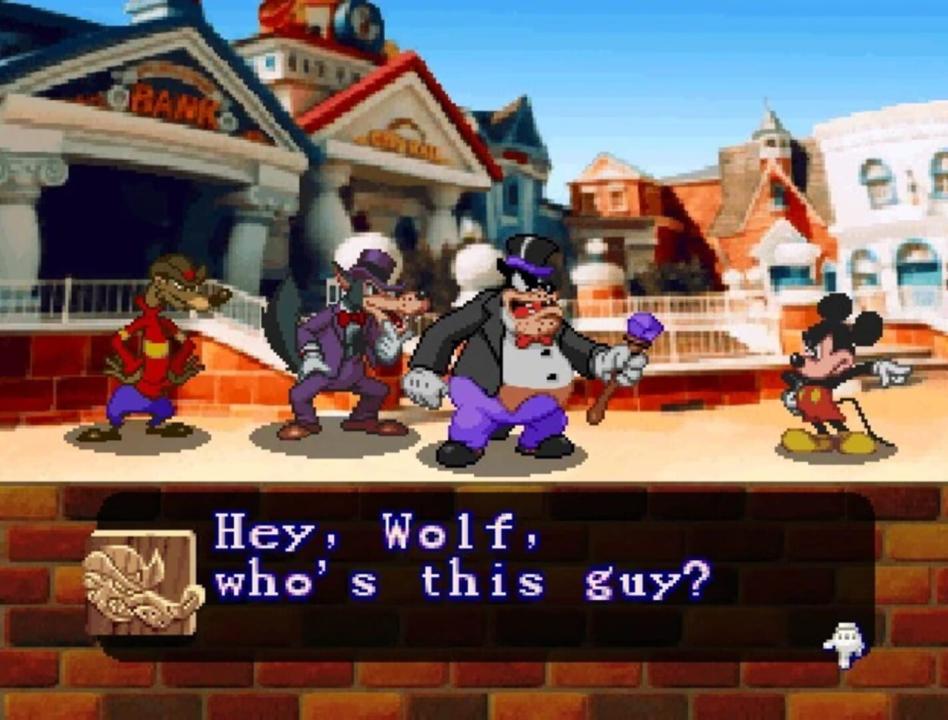948x720 pixels.
Task: Click the wooden speaker portrait in the dialogue box
Action: tap(142, 583)
